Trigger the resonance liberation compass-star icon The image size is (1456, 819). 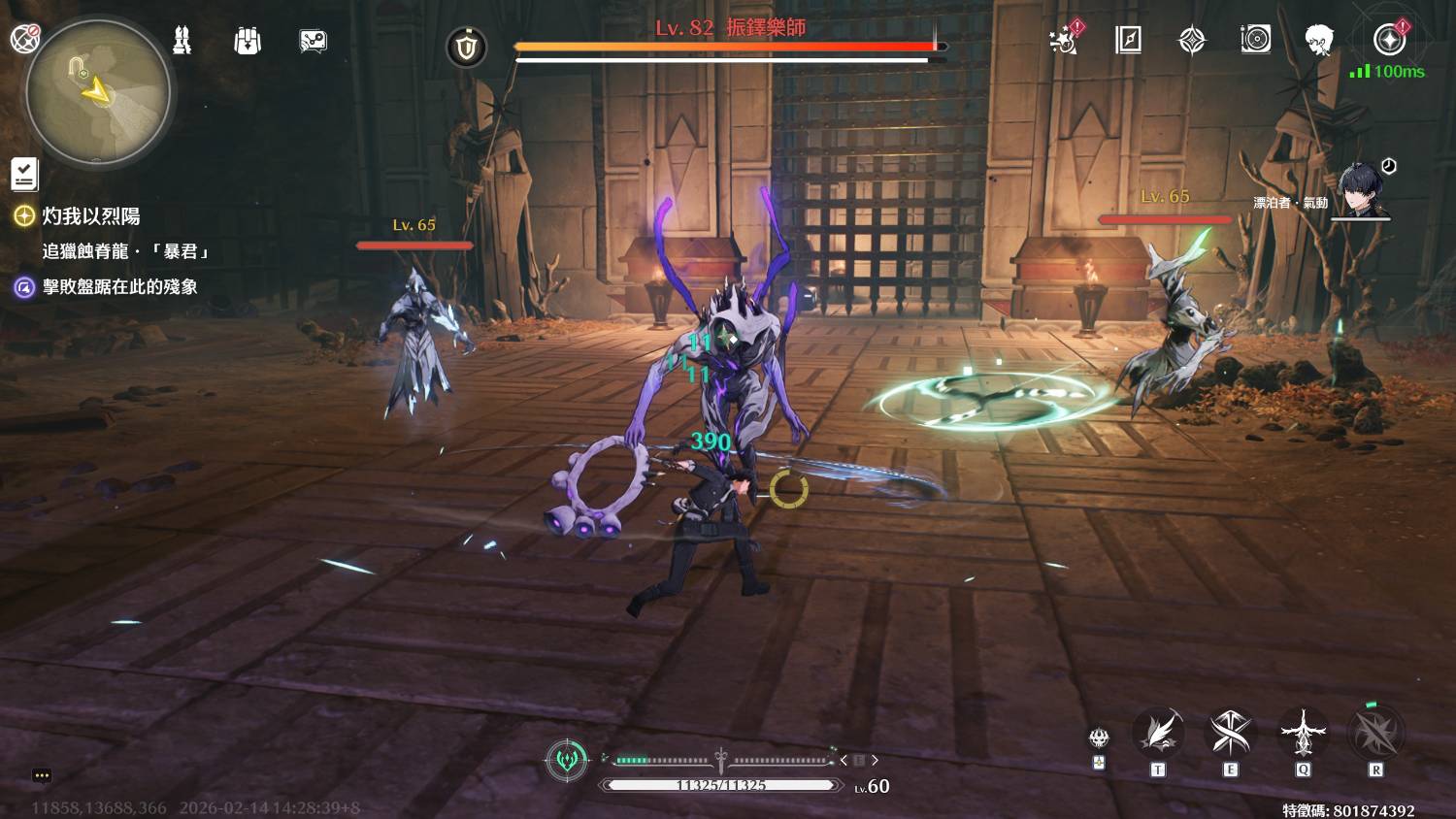click(x=1375, y=733)
